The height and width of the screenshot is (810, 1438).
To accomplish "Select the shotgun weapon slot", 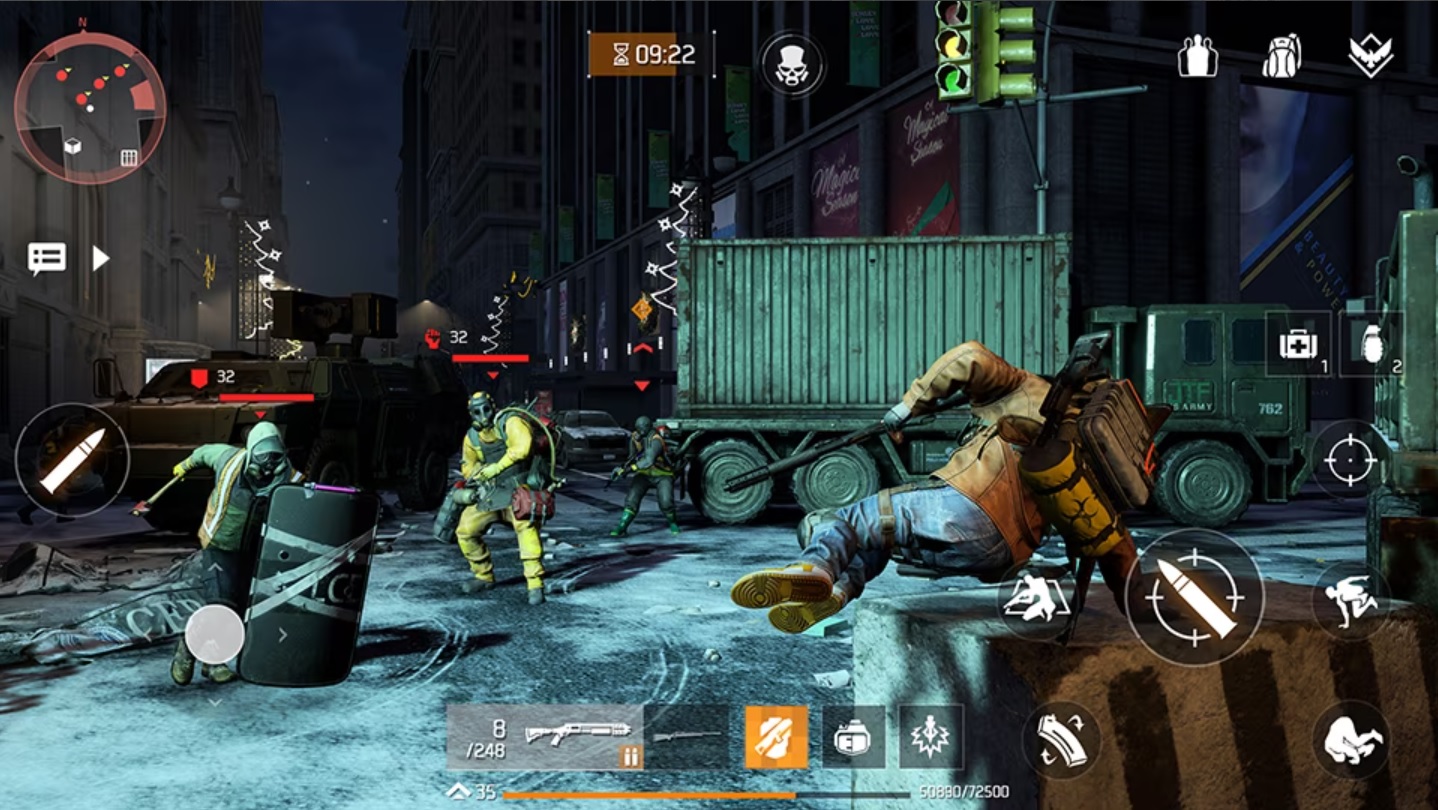I will pos(545,737).
